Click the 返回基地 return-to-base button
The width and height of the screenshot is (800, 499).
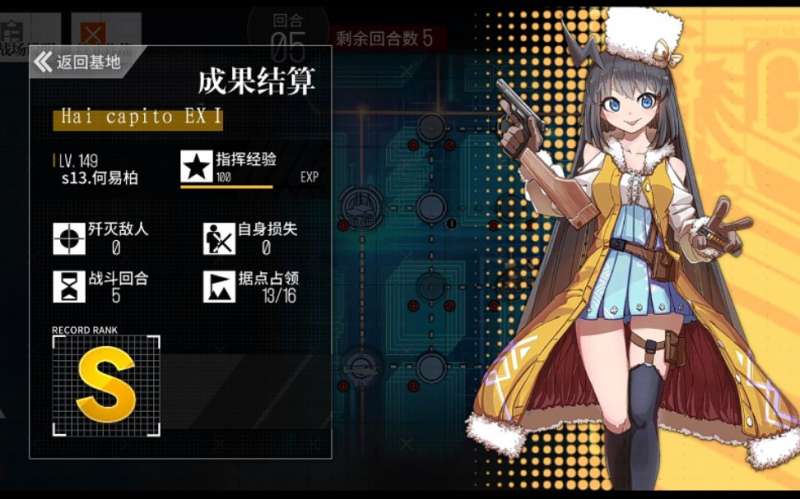(x=80, y=62)
